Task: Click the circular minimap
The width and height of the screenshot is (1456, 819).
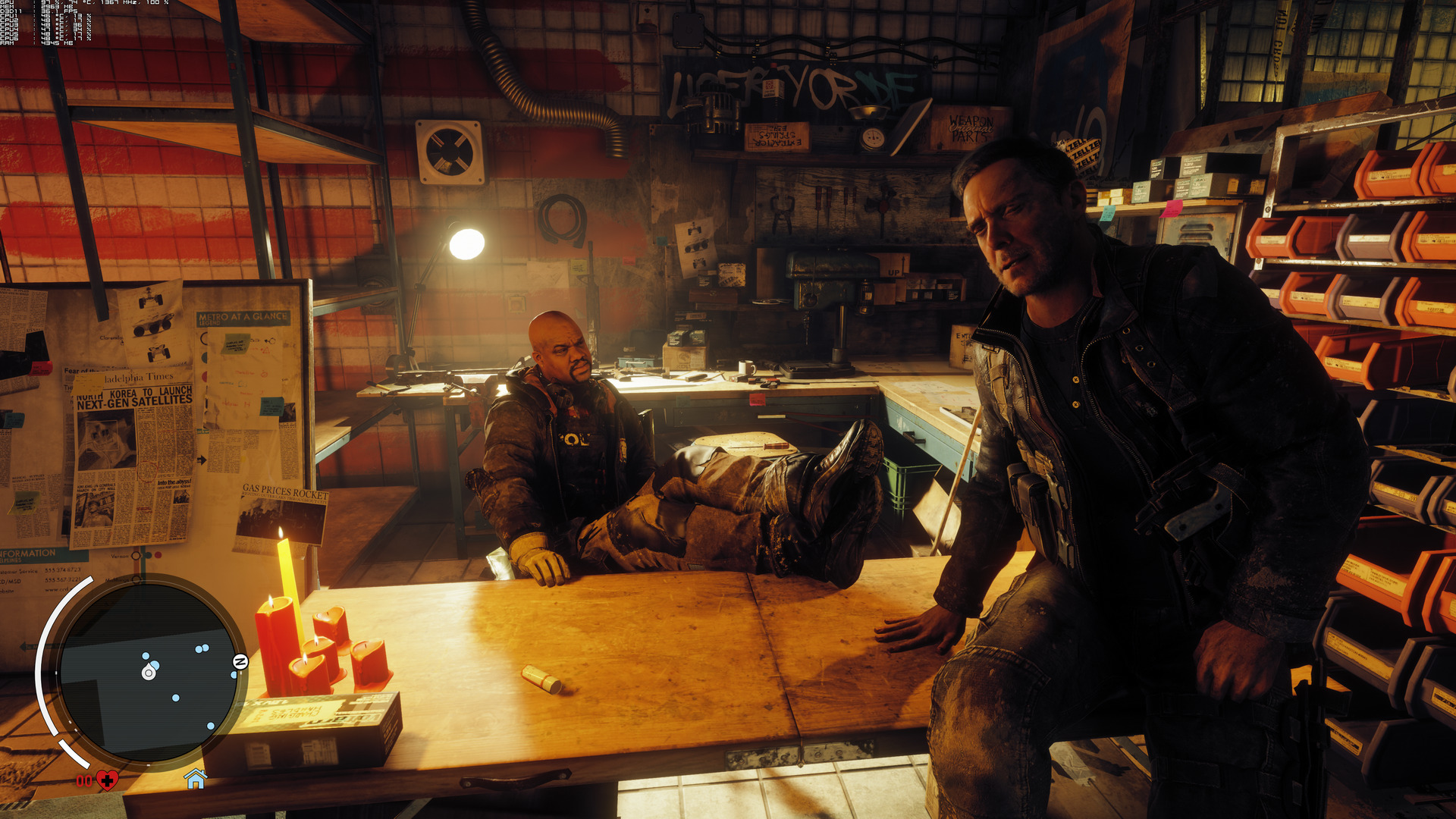Action: tap(148, 671)
